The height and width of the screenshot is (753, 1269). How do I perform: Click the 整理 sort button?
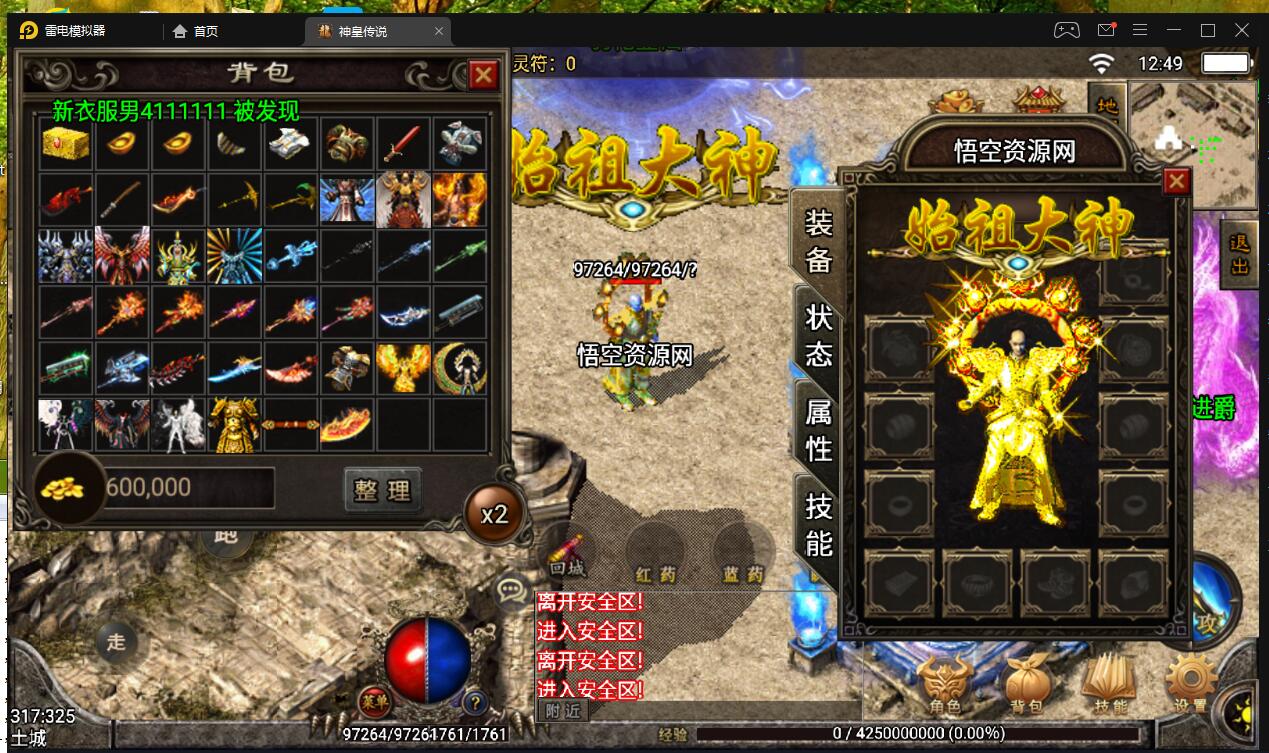click(x=382, y=490)
